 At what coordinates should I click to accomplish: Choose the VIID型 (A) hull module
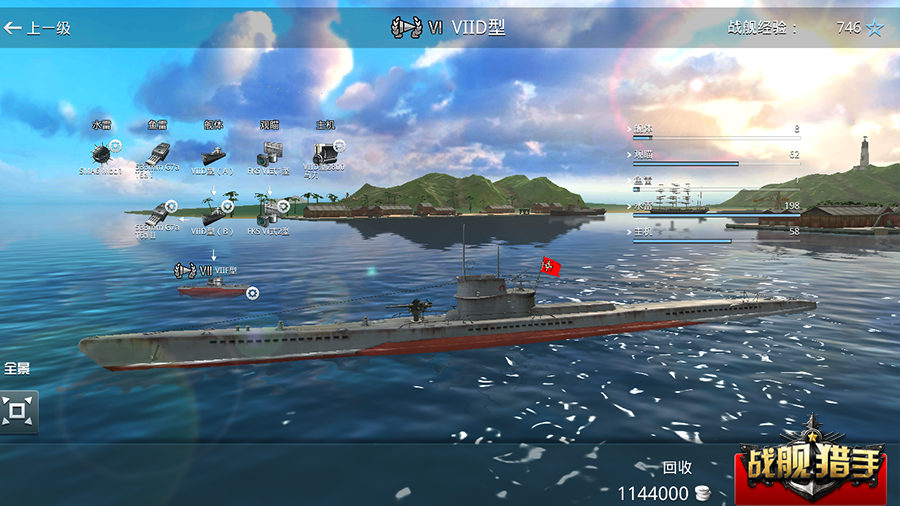pyautogui.click(x=213, y=156)
